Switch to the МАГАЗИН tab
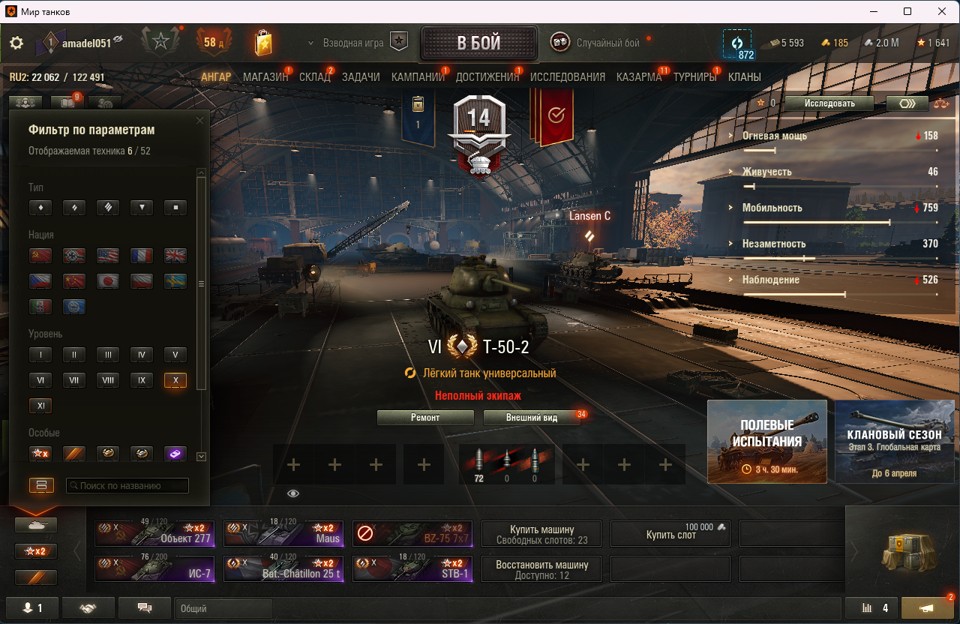This screenshot has width=960, height=624. [x=265, y=77]
